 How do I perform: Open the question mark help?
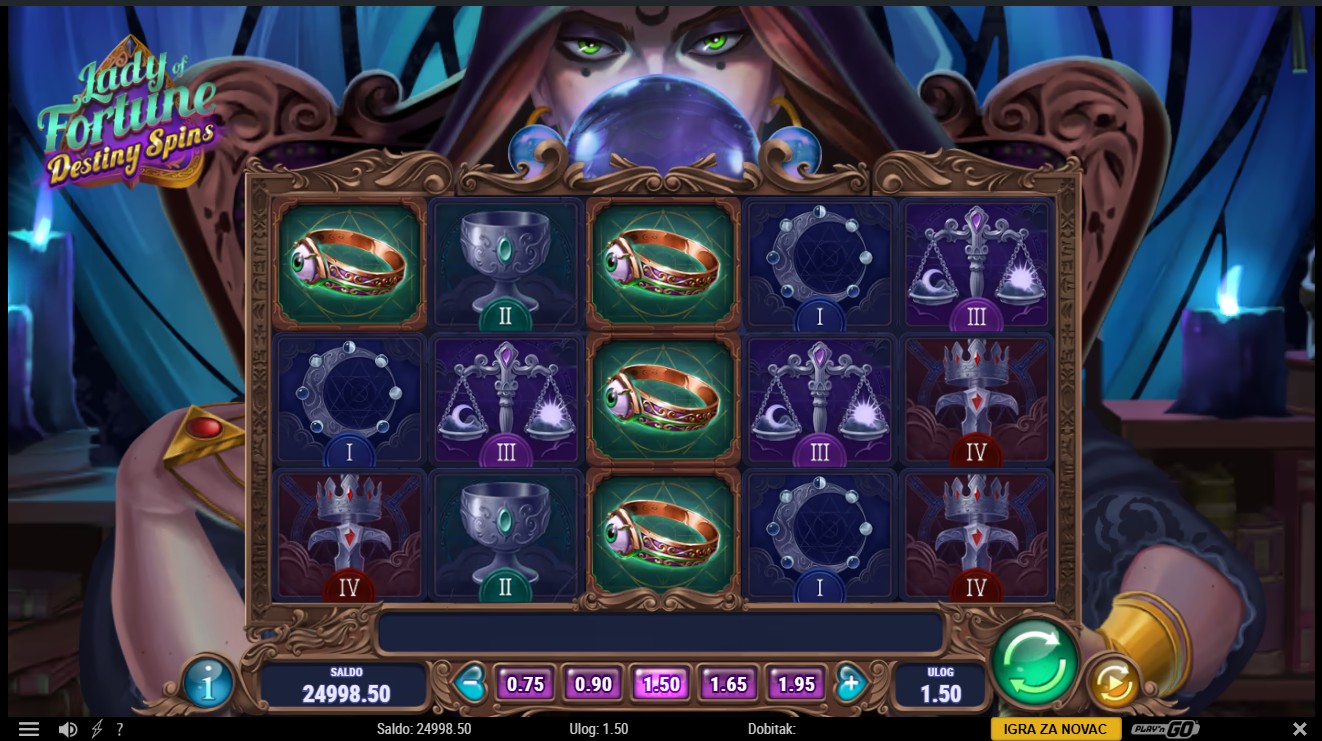click(120, 729)
